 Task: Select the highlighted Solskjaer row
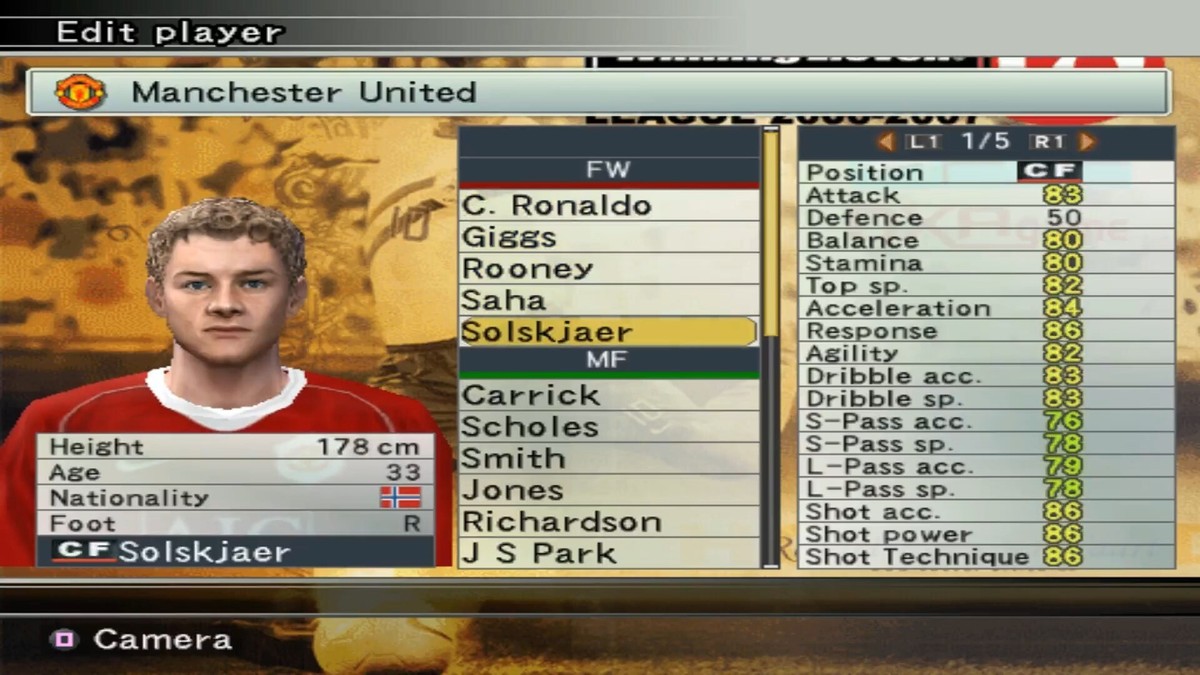tap(607, 332)
